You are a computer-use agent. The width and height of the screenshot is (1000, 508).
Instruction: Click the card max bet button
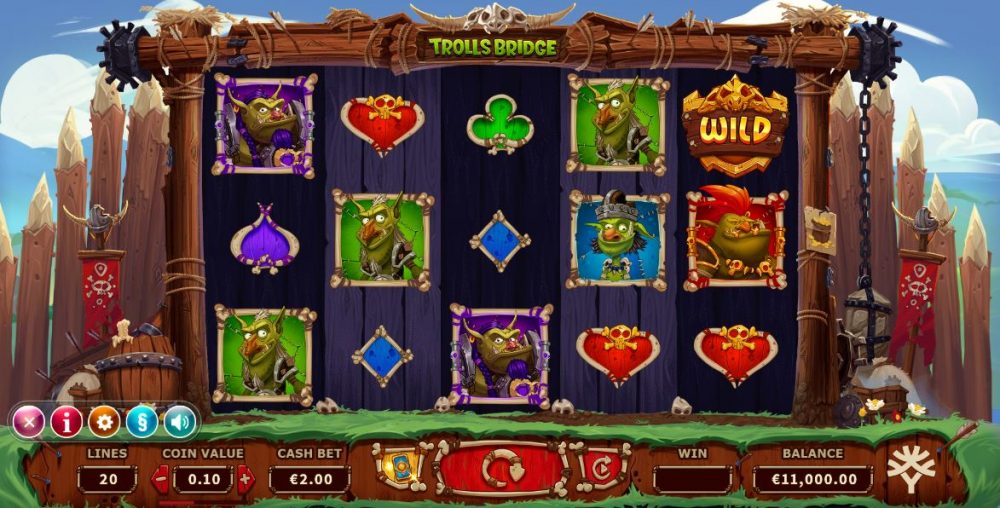coord(399,468)
